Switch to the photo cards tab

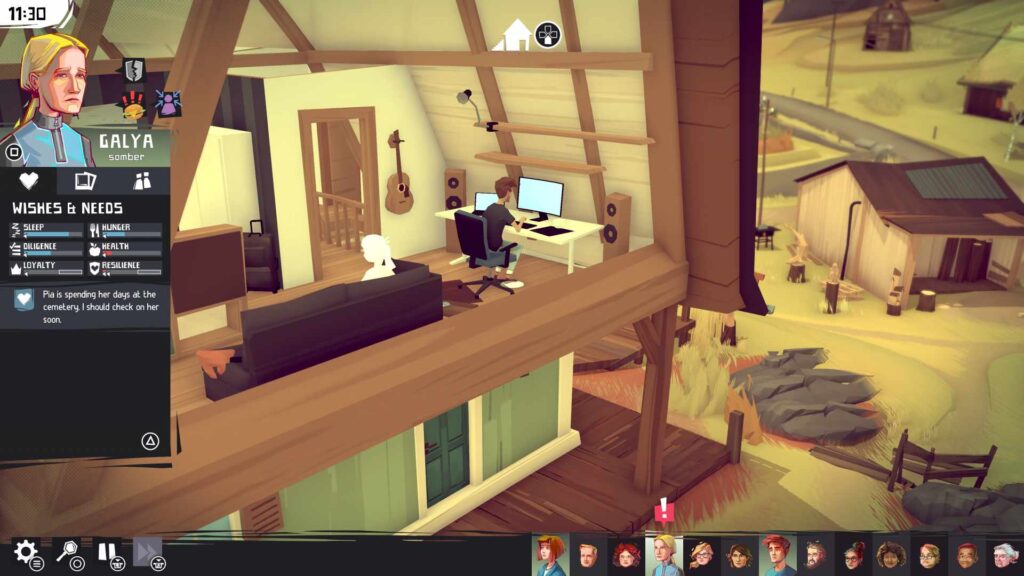pyautogui.click(x=85, y=181)
